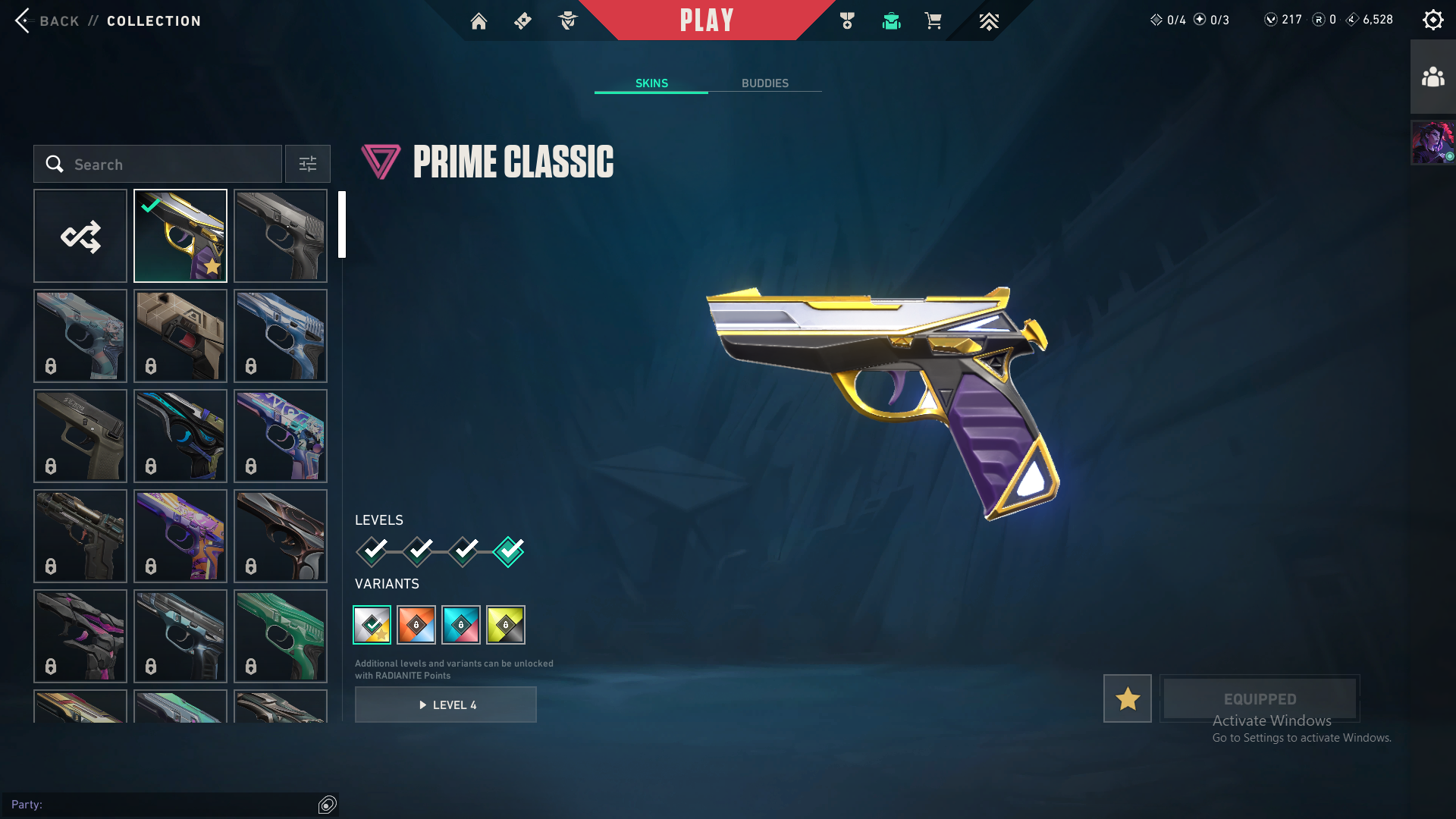Toggle the favorite star button
This screenshot has width=1456, height=819.
[1127, 698]
